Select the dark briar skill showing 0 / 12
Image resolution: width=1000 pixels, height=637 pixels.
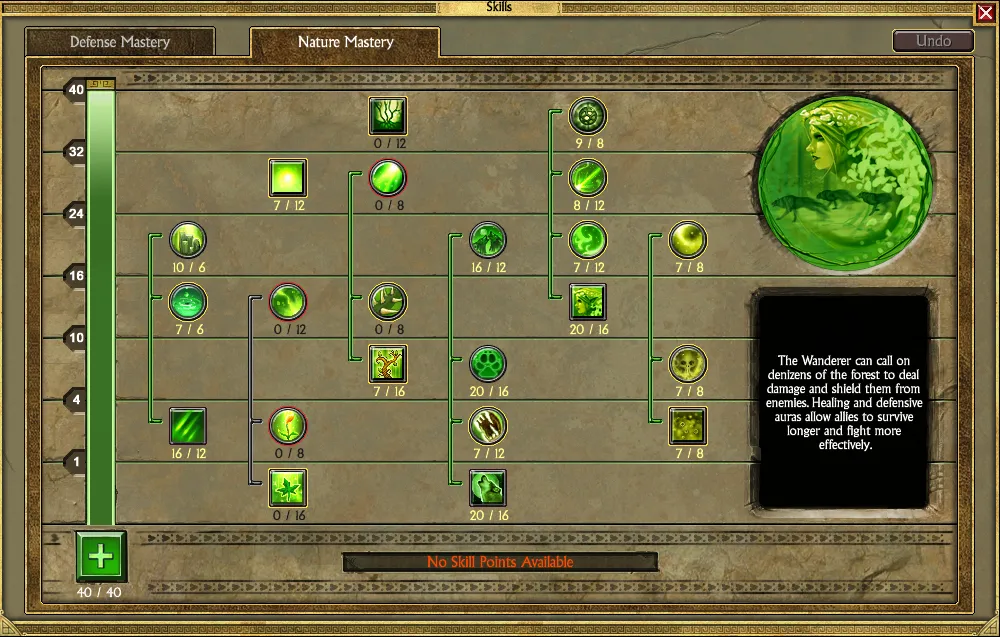click(x=388, y=116)
